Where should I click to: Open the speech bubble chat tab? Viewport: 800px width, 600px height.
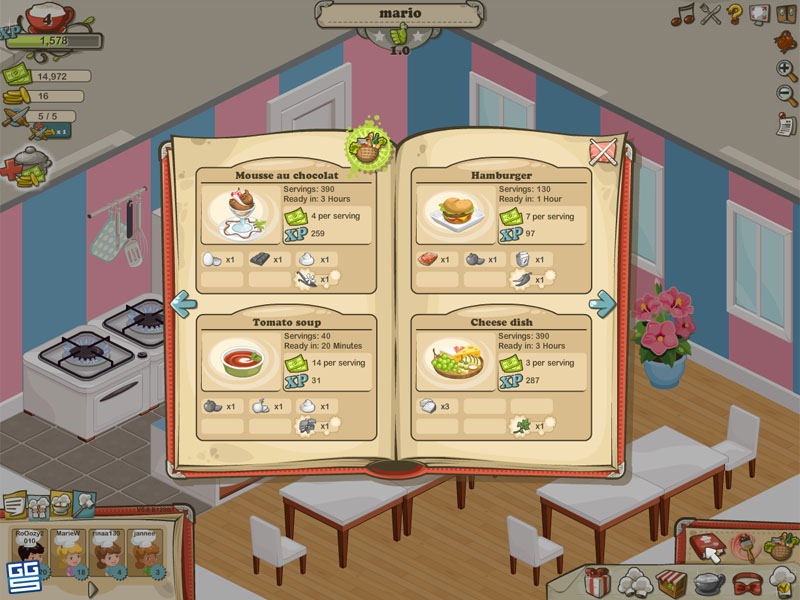point(15,506)
